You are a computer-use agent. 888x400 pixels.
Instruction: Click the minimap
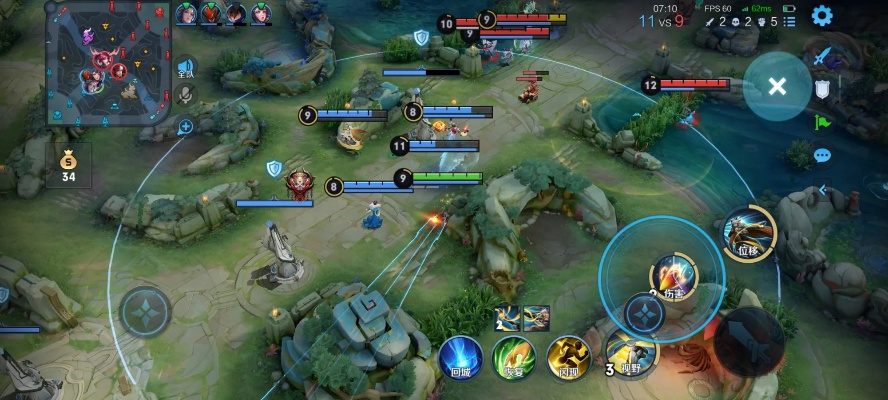tap(106, 63)
